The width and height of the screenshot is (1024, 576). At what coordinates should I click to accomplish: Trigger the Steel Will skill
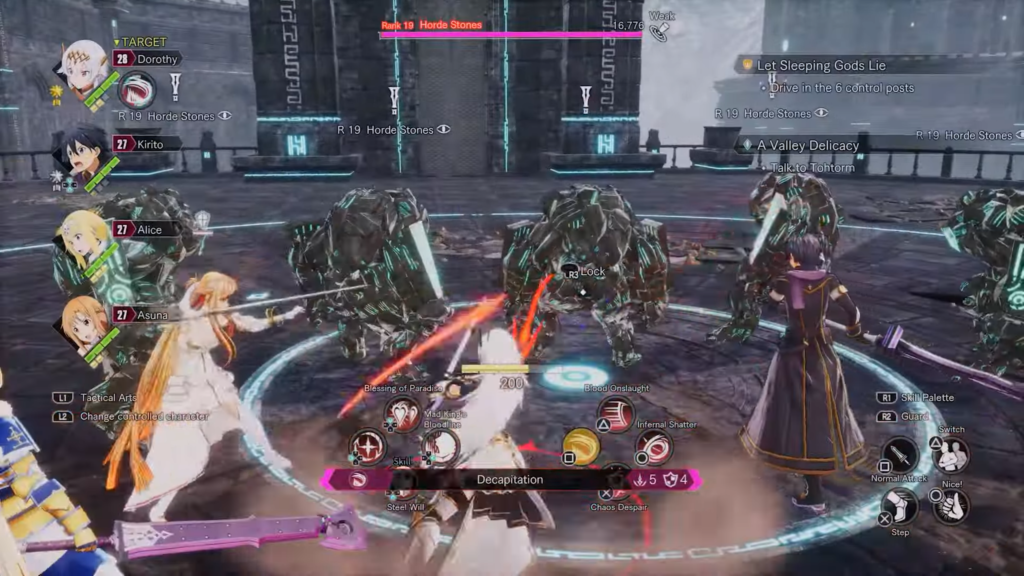point(403,482)
